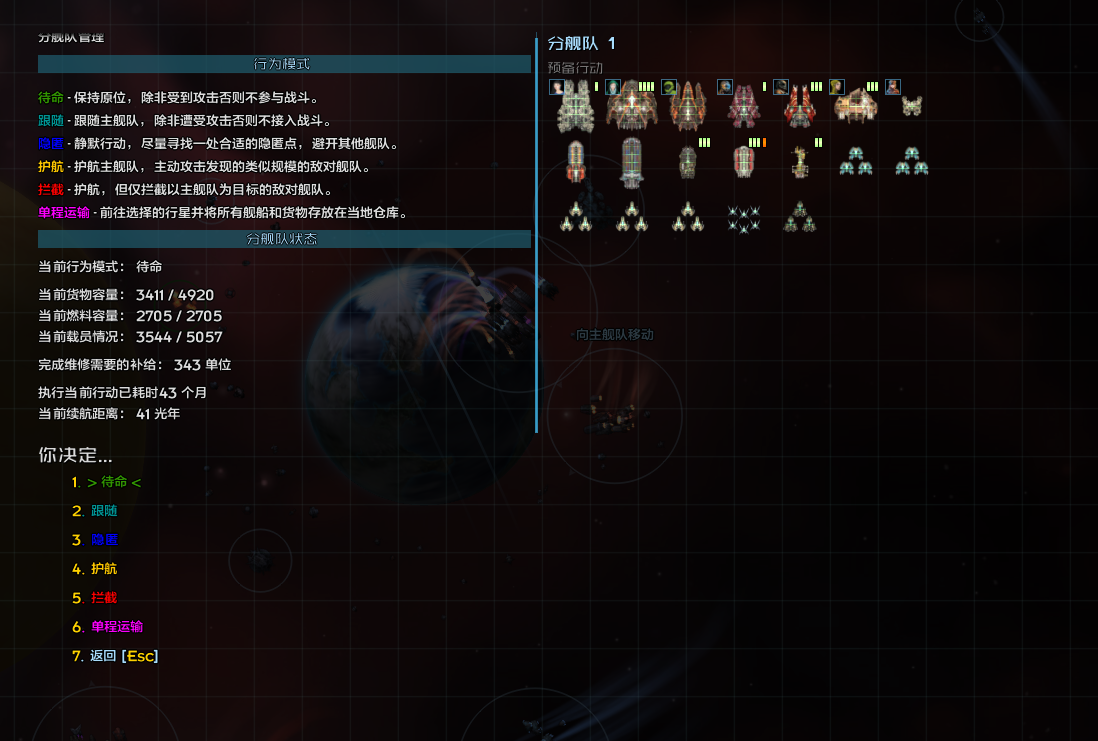
Task: Choose the 拦截 intercept option
Action: 104,598
